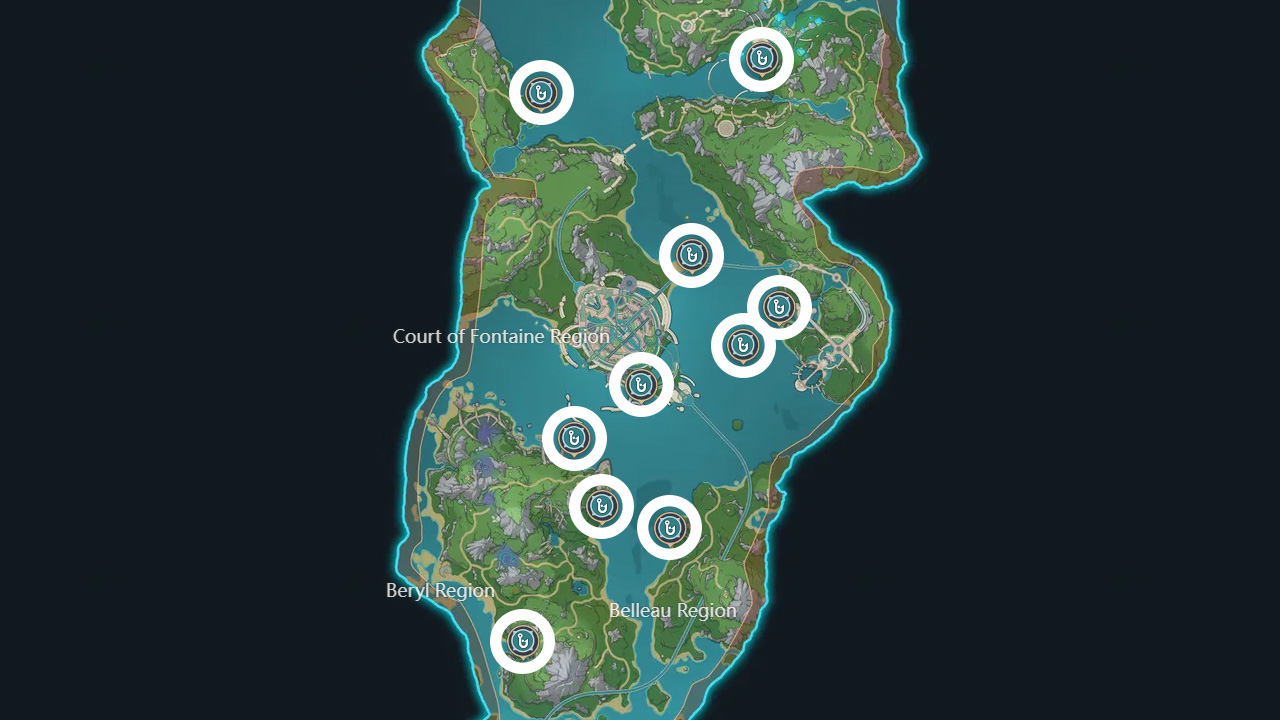This screenshot has width=1280, height=720.
Task: Select the Belleau Region label
Action: click(673, 609)
